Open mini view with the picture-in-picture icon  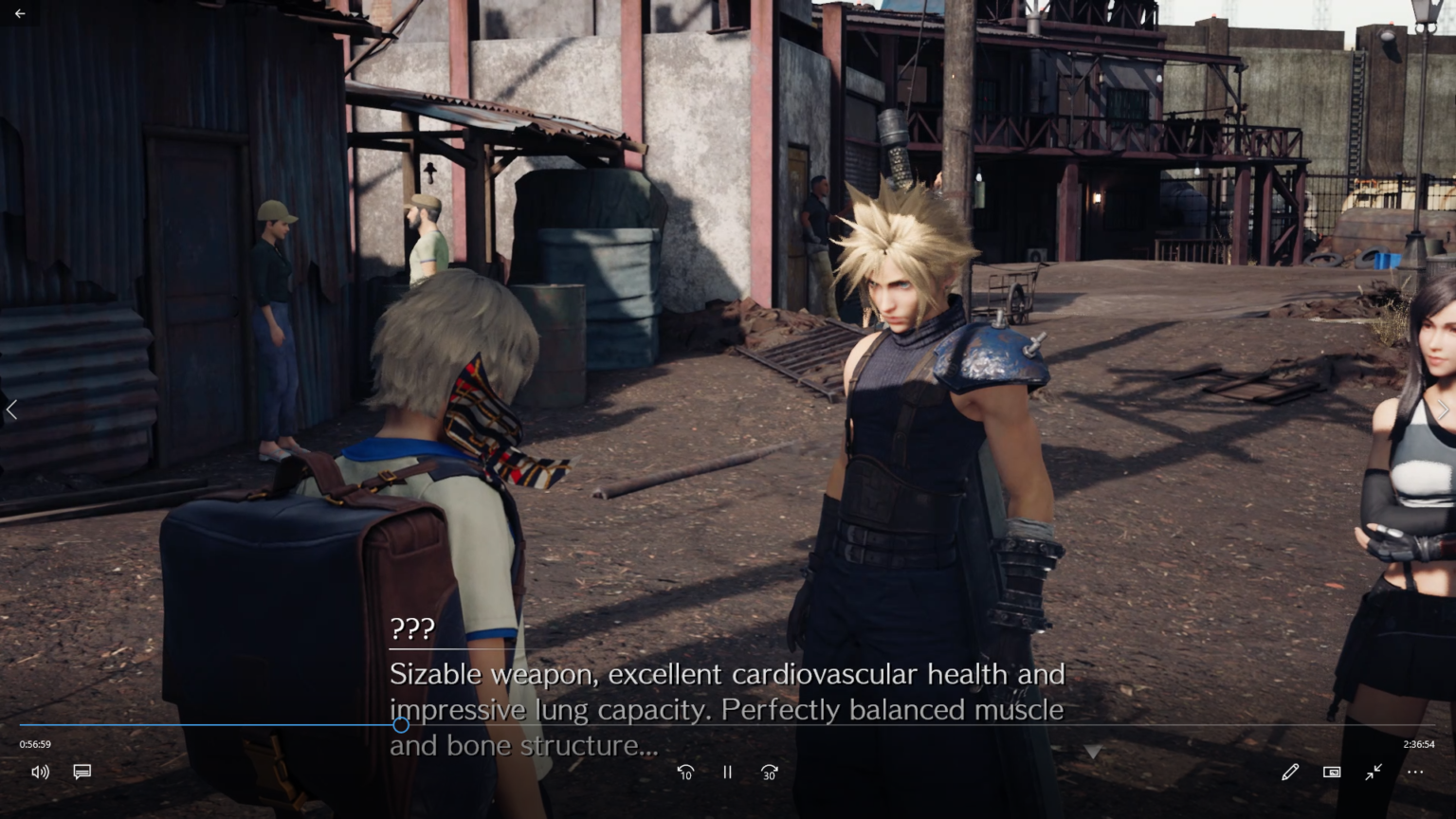[x=1332, y=773]
